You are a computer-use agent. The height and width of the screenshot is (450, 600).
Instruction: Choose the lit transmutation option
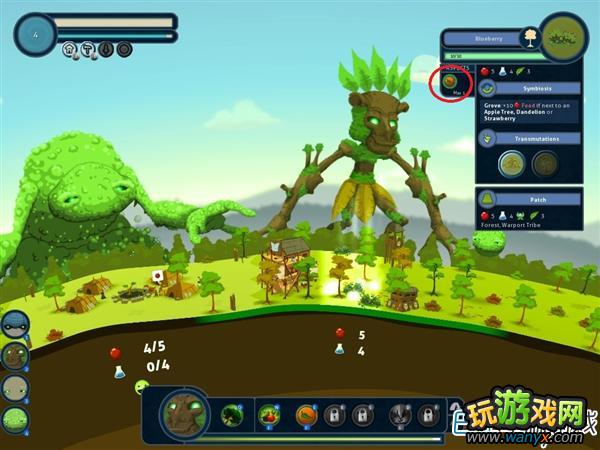(x=511, y=164)
